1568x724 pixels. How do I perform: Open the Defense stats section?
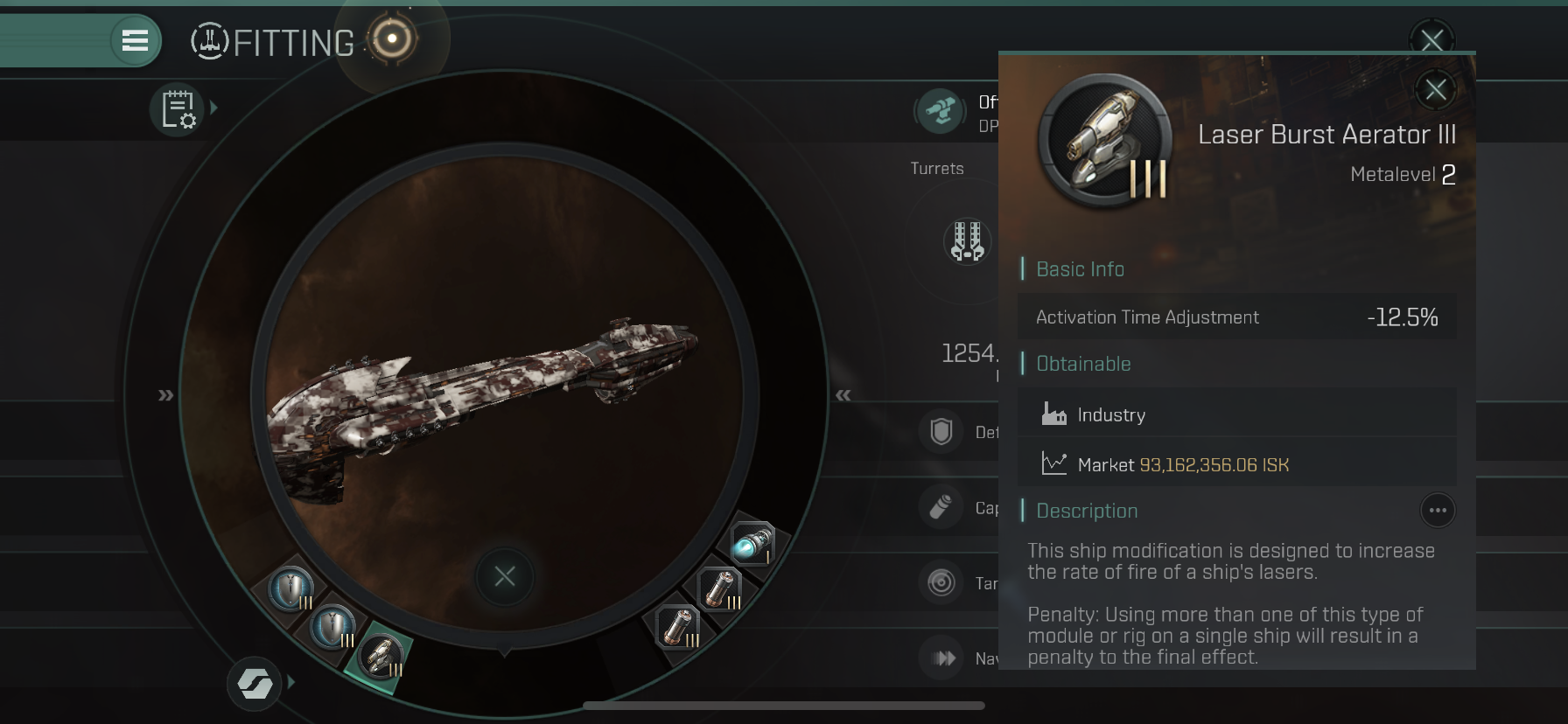click(x=941, y=432)
